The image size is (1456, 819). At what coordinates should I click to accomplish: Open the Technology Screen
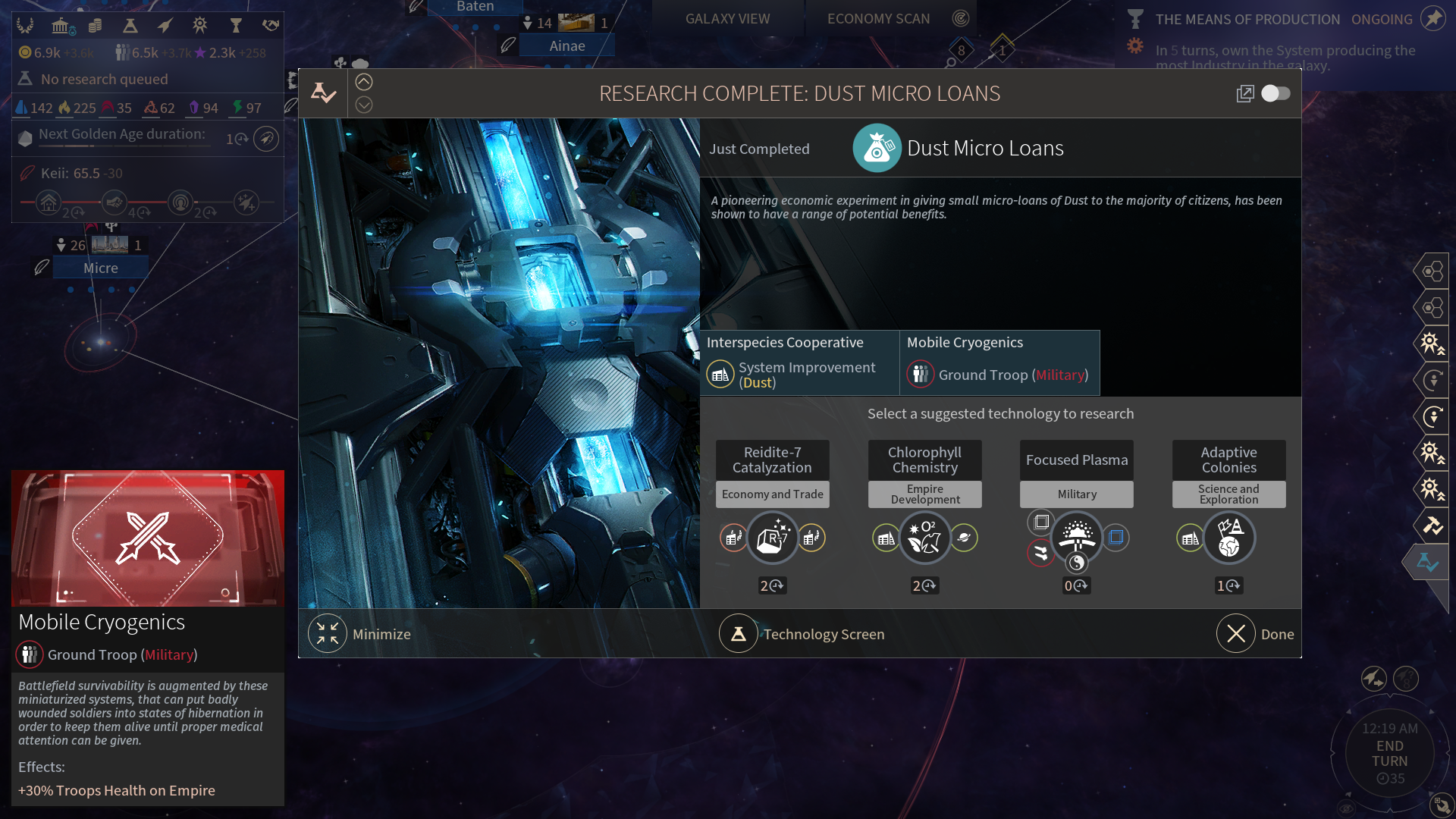(x=738, y=634)
